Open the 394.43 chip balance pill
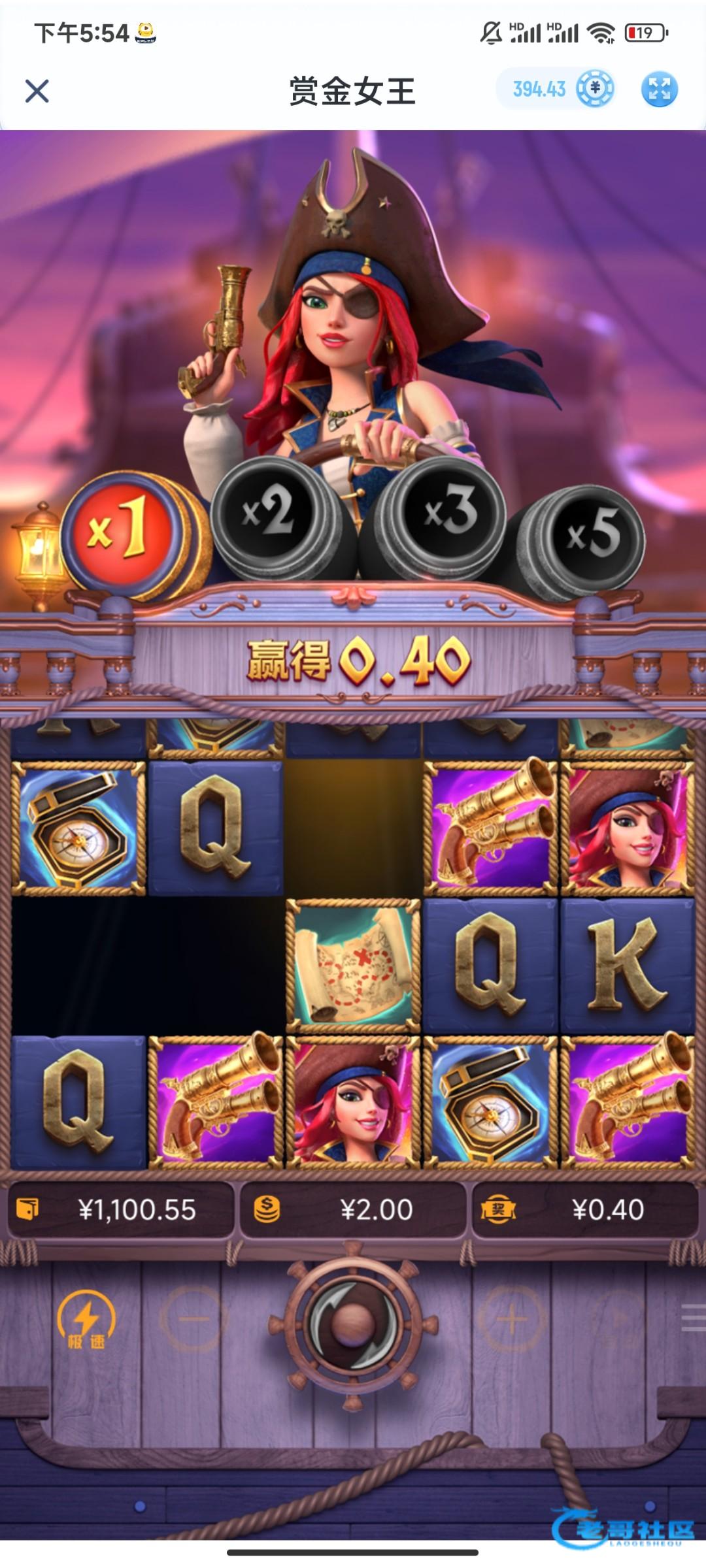Image resolution: width=706 pixels, height=1568 pixels. [x=555, y=89]
